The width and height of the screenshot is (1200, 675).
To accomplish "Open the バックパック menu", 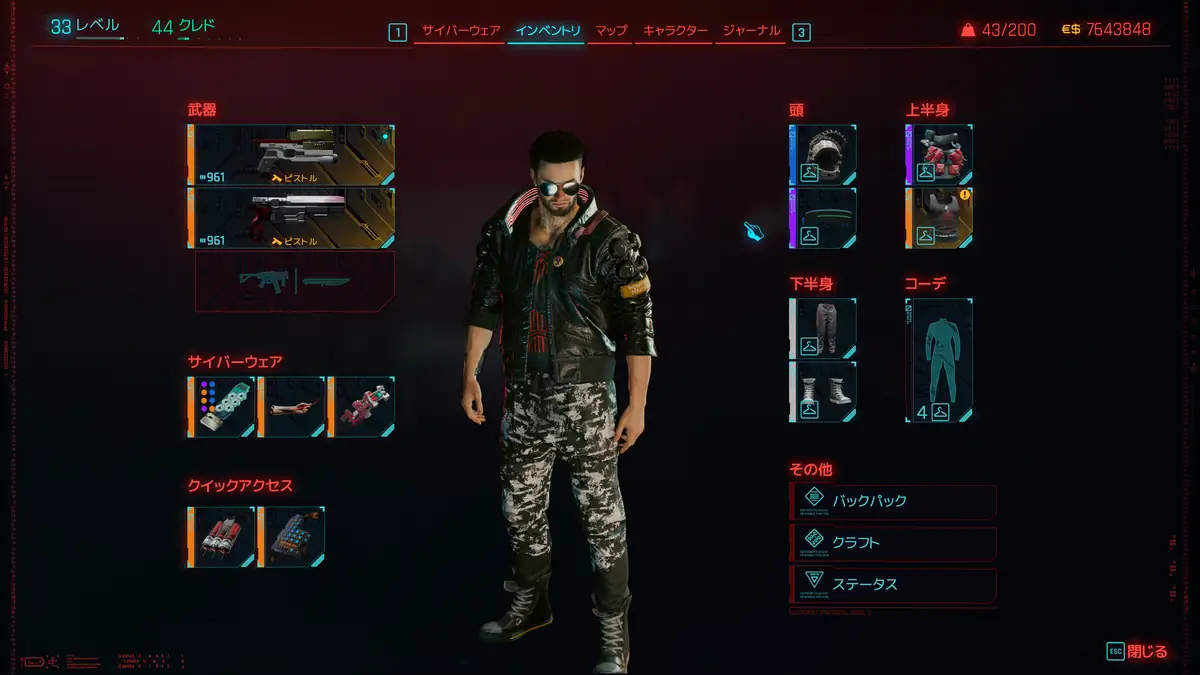I will tap(893, 500).
